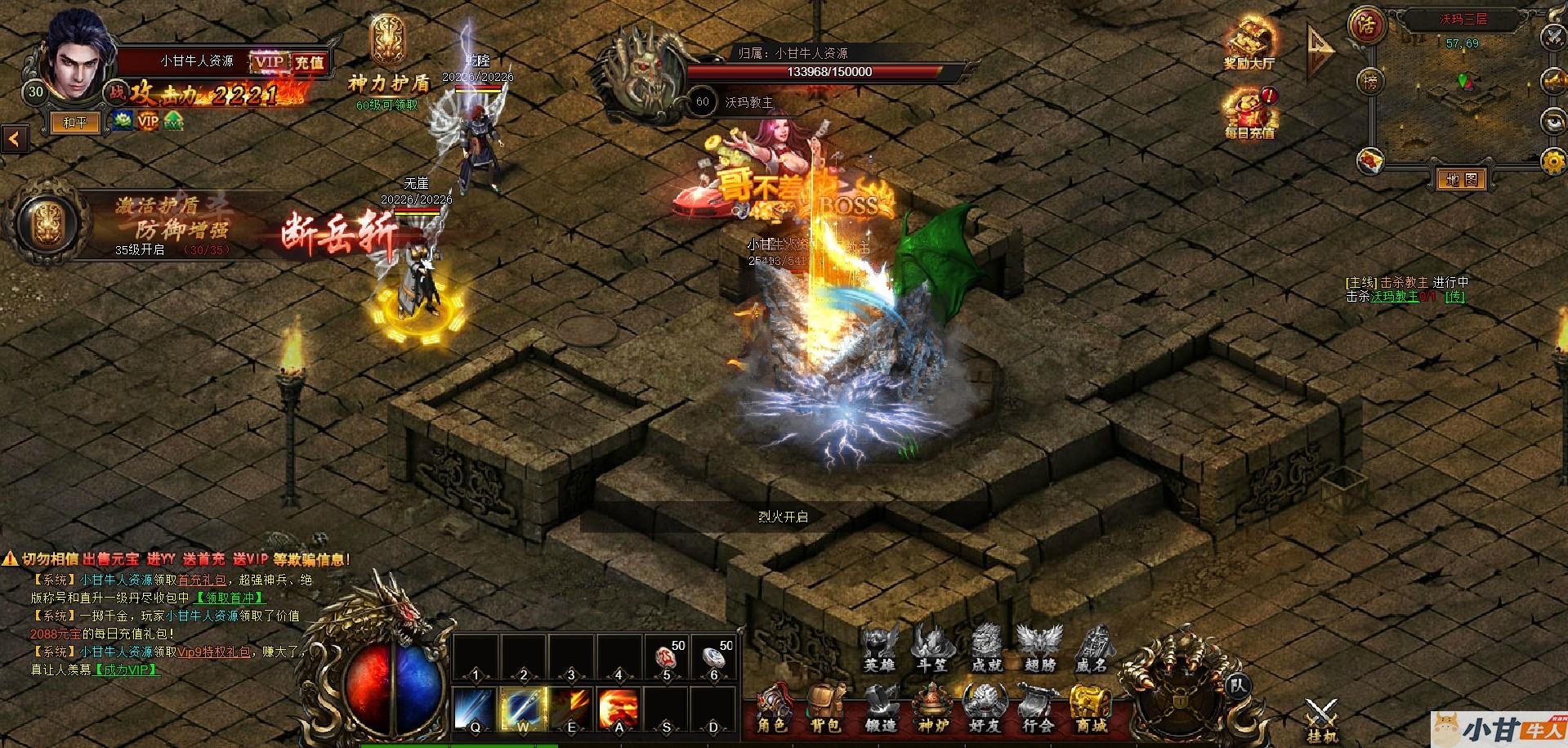
Task: Open the 行会 guild panel
Action: pos(1038,708)
